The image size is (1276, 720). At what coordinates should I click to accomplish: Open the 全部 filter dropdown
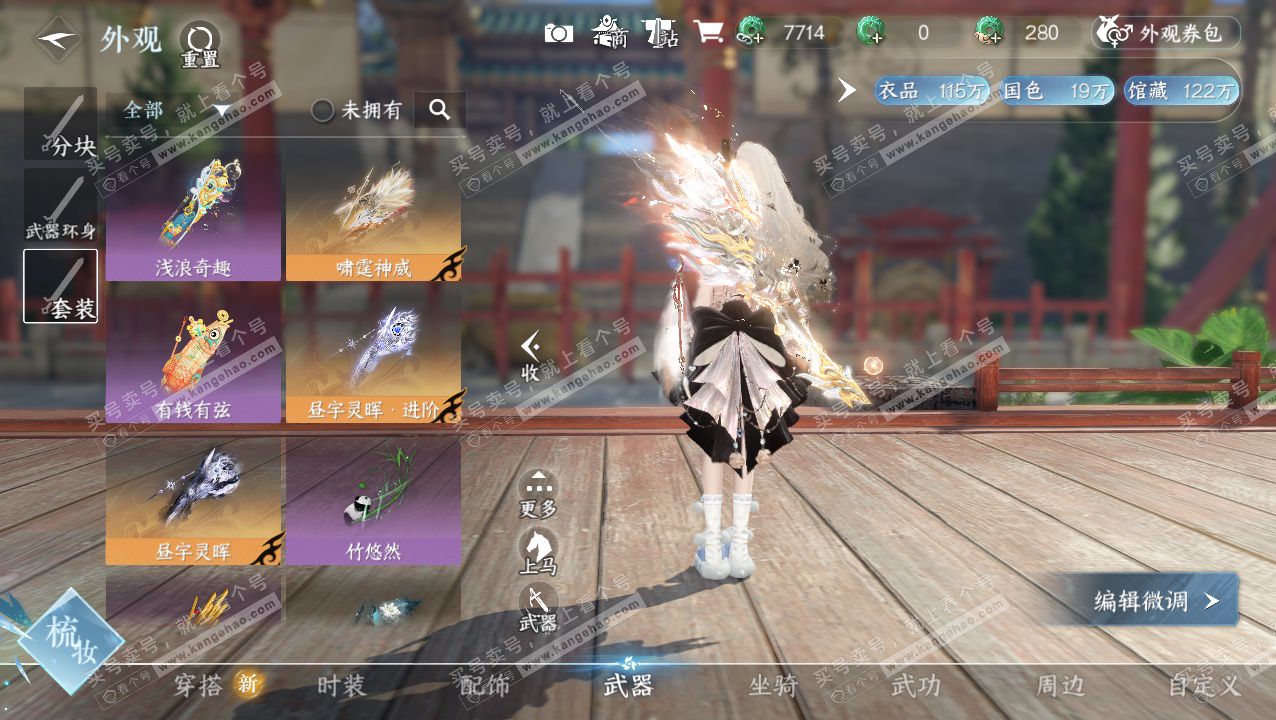click(x=176, y=110)
